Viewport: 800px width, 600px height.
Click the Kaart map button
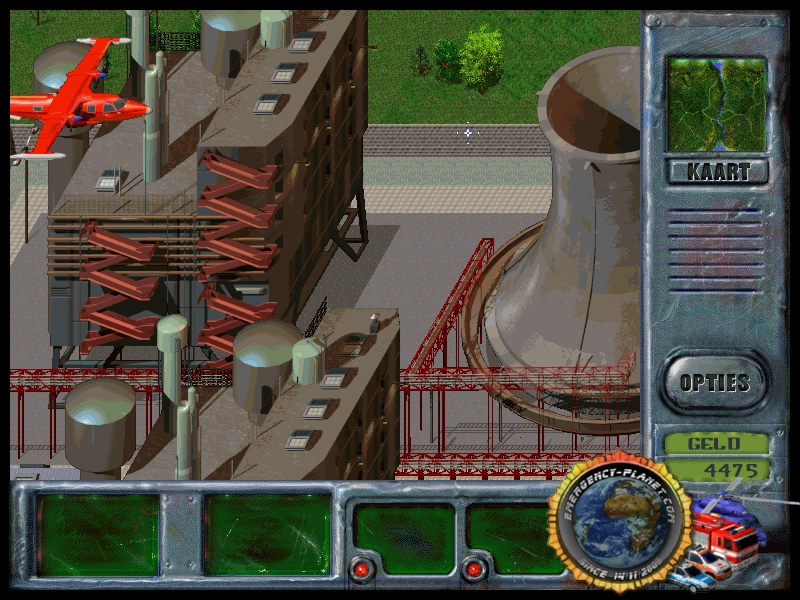point(717,171)
